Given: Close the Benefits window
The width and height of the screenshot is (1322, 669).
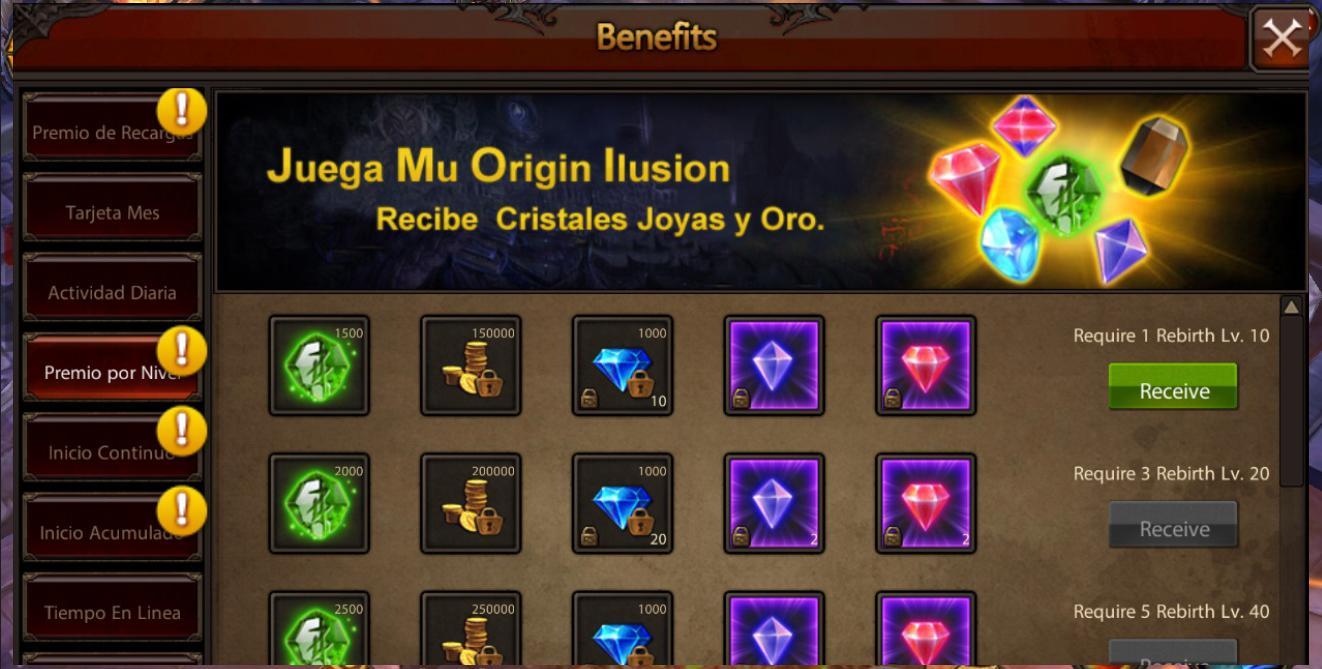Looking at the screenshot, I should click(1281, 39).
